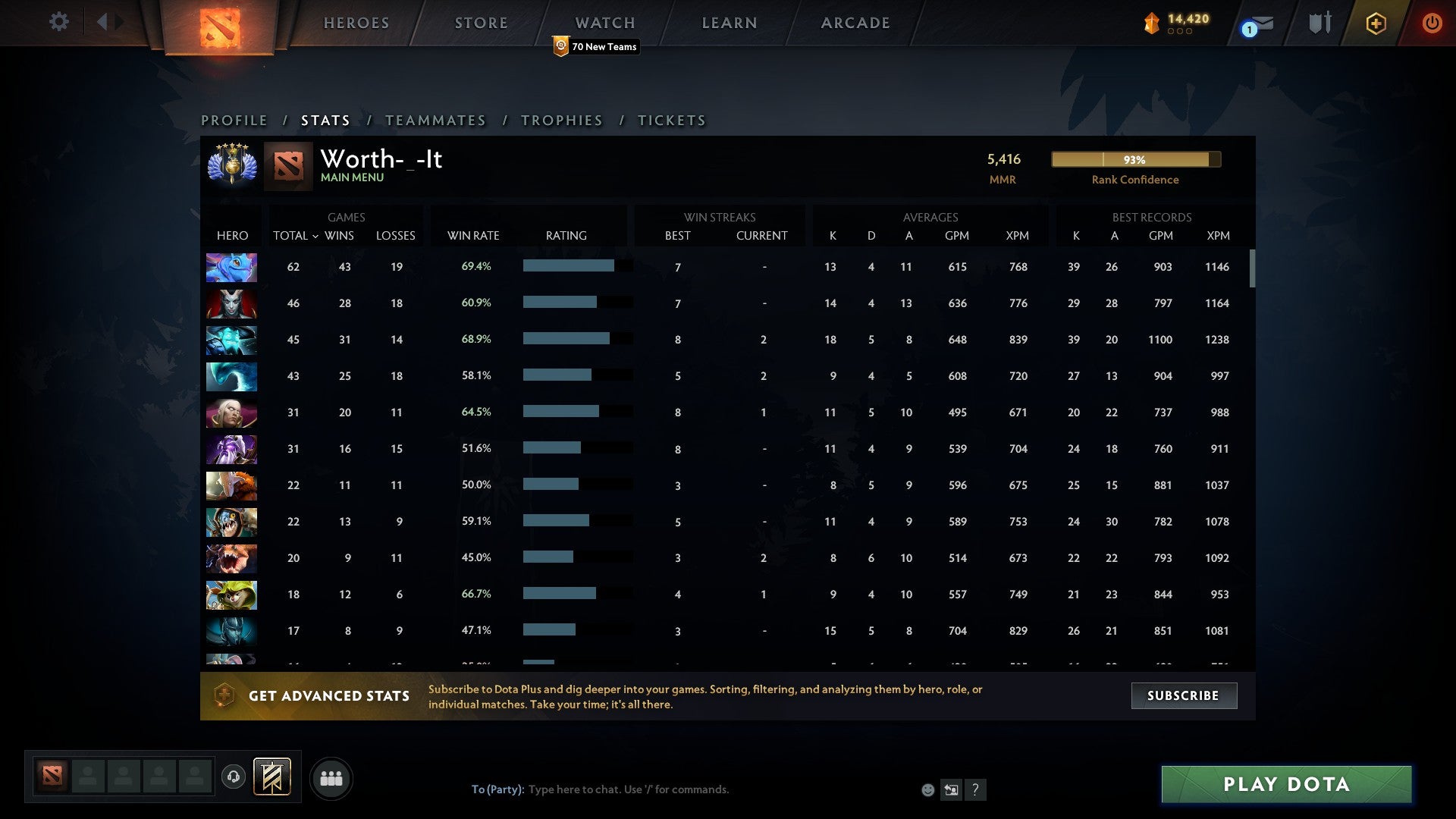
Task: Open settings with the gear icon
Action: (59, 22)
